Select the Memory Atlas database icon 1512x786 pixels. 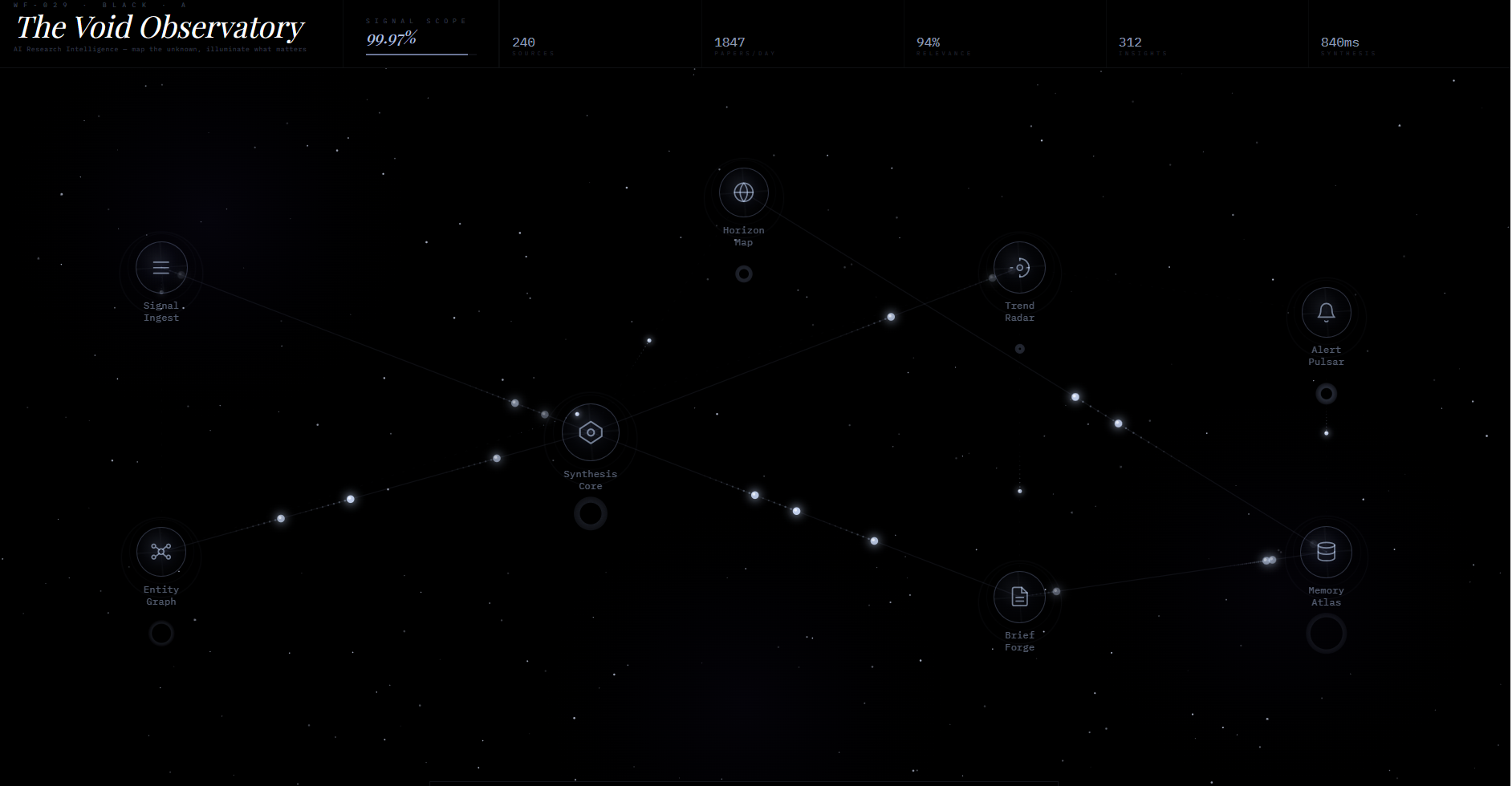pyautogui.click(x=1325, y=552)
